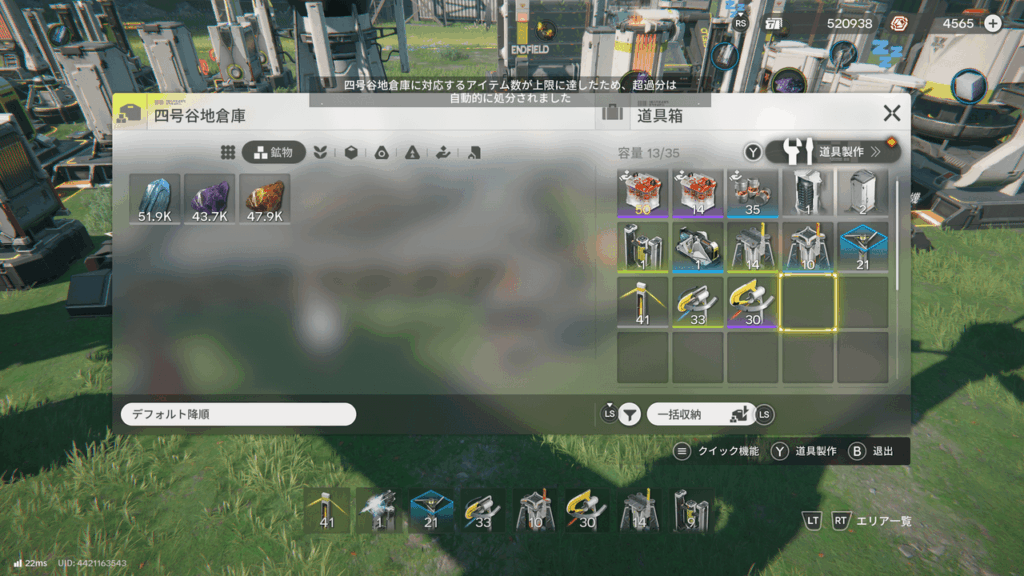Select the blue ore with 51.9K
Image resolution: width=1024 pixels, height=576 pixels.
point(155,198)
